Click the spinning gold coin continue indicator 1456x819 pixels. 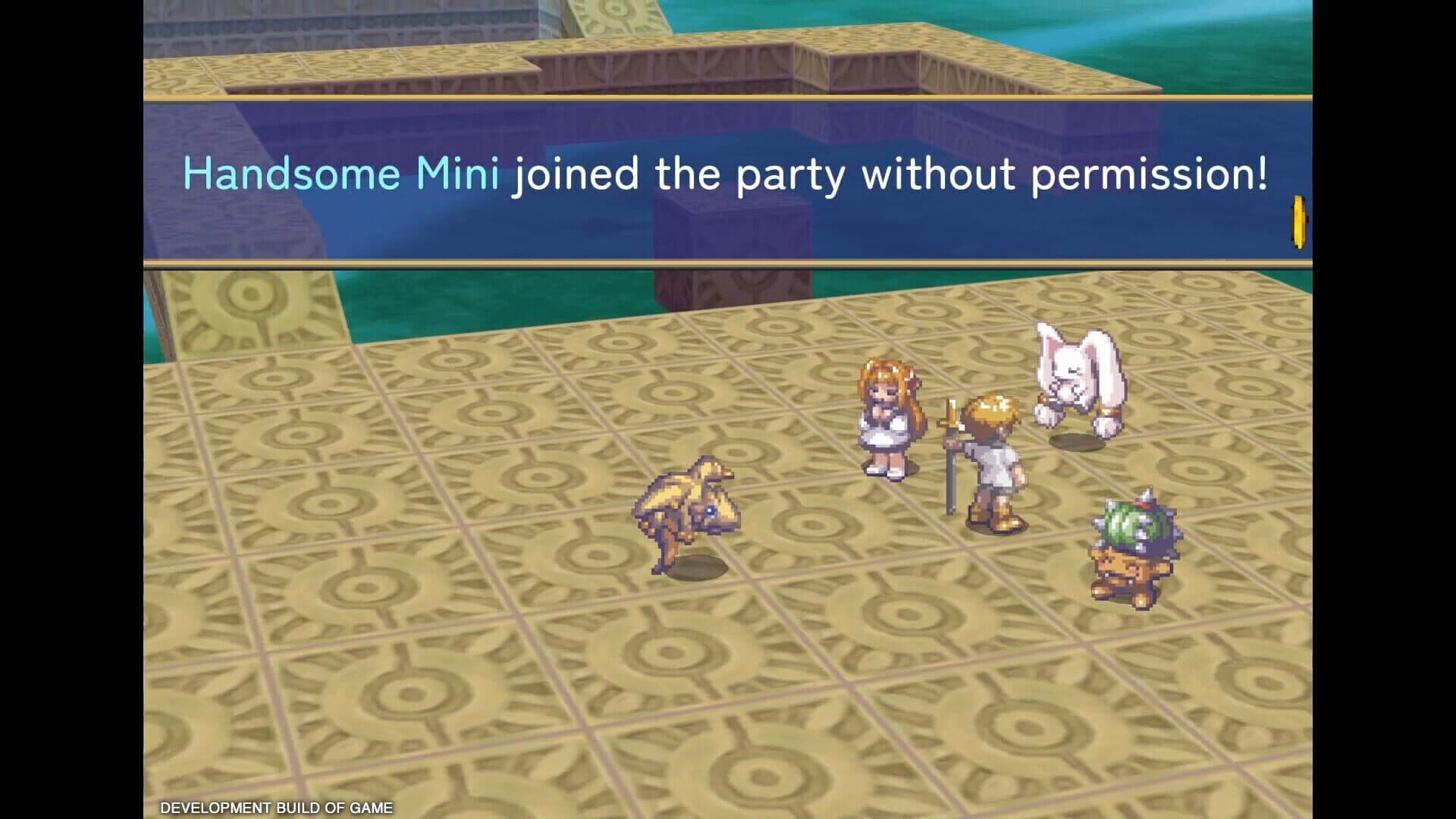click(1298, 221)
